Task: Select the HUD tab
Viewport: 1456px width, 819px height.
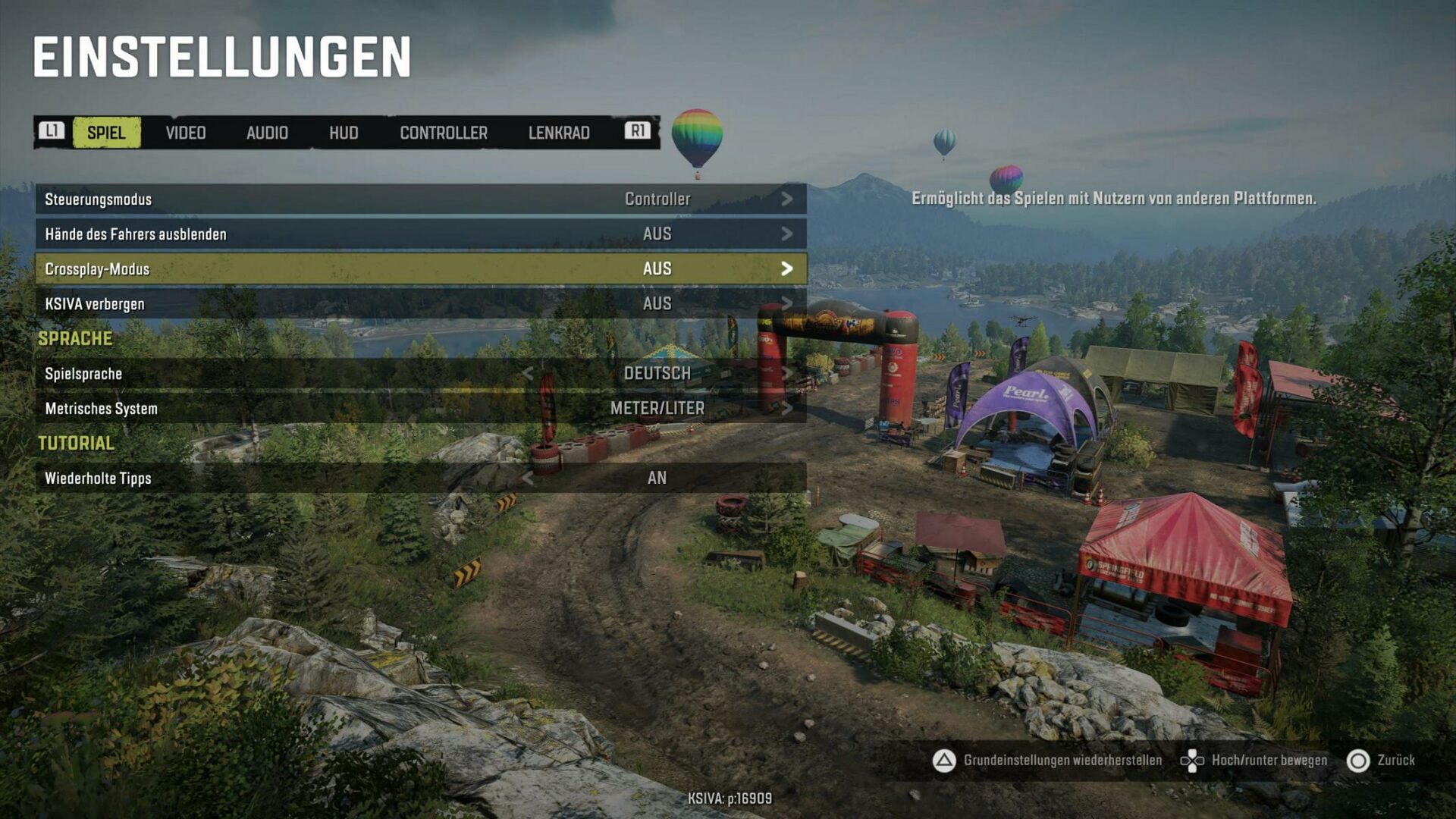Action: 344,133
